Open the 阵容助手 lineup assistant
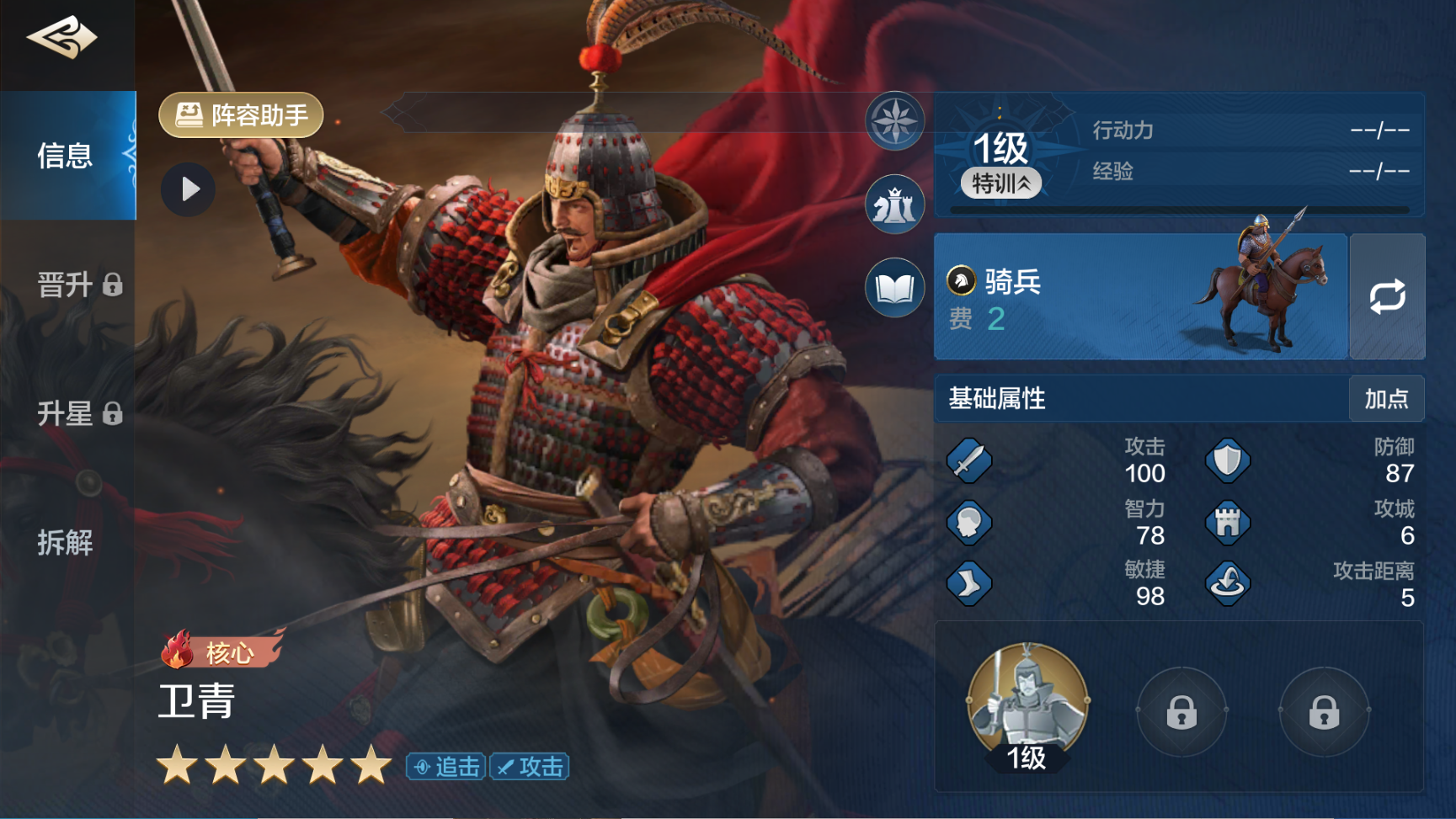The width and height of the screenshot is (1456, 819). 242,115
